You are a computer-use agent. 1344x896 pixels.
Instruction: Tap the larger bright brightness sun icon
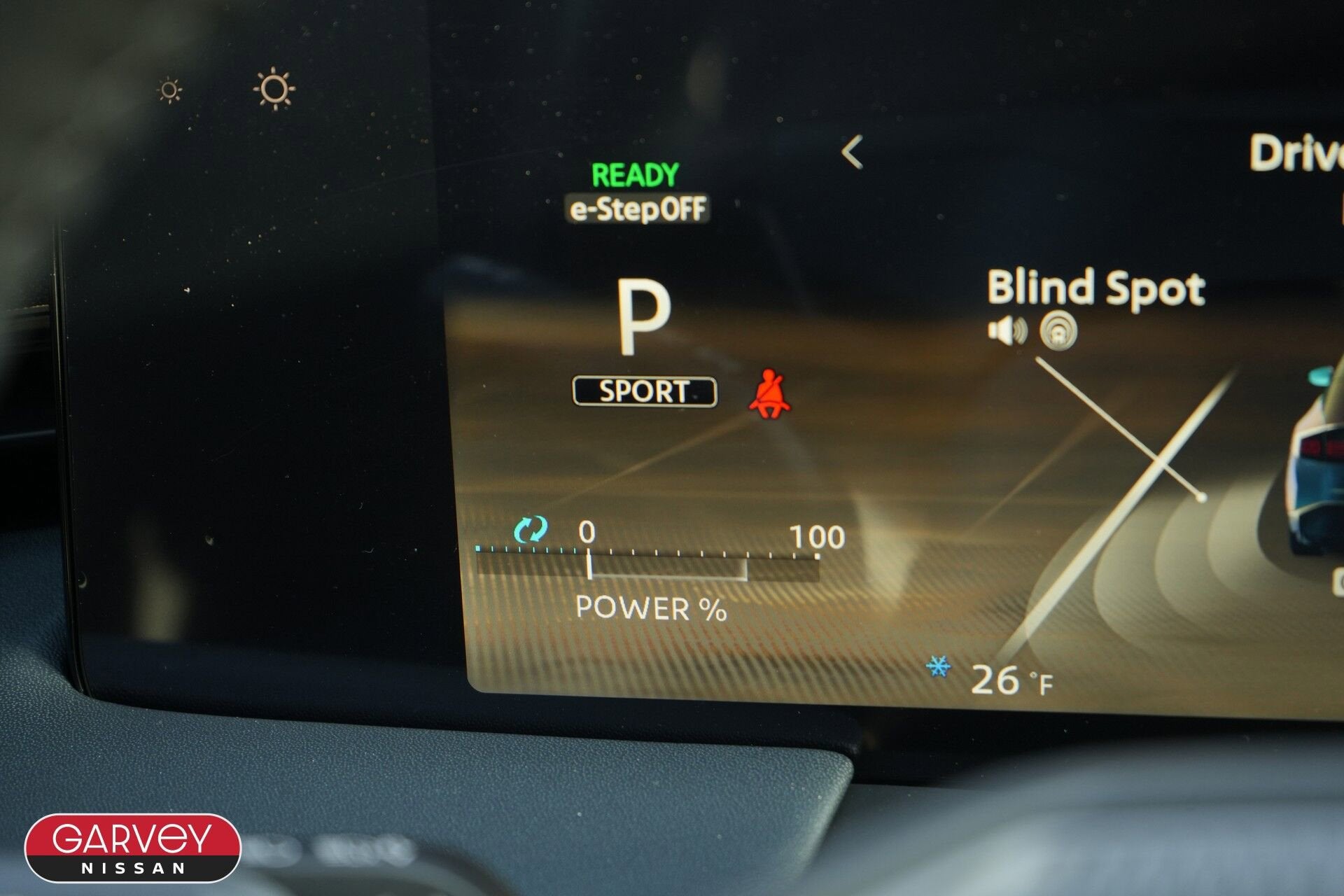point(274,89)
